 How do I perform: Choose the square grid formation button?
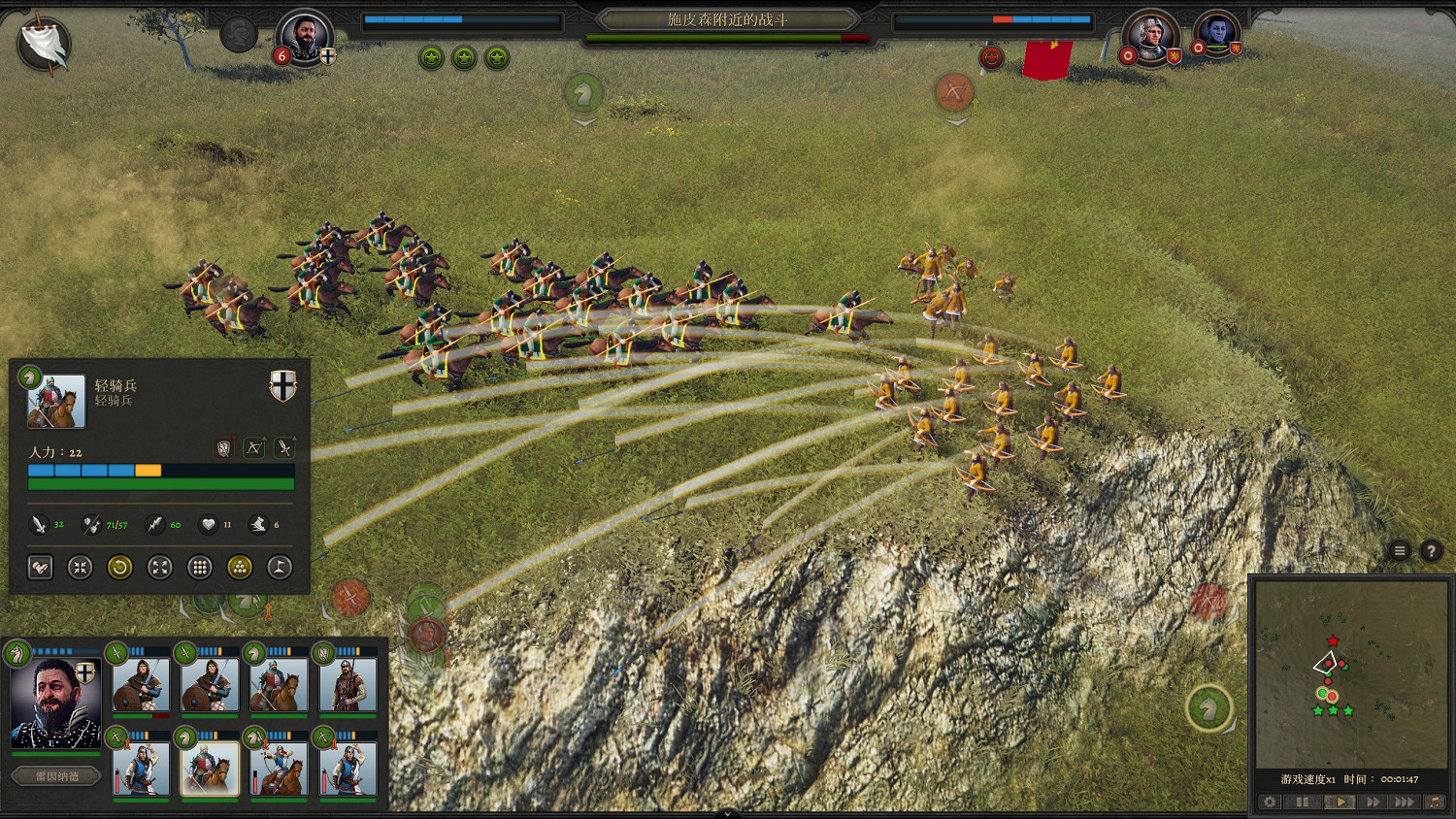click(200, 568)
